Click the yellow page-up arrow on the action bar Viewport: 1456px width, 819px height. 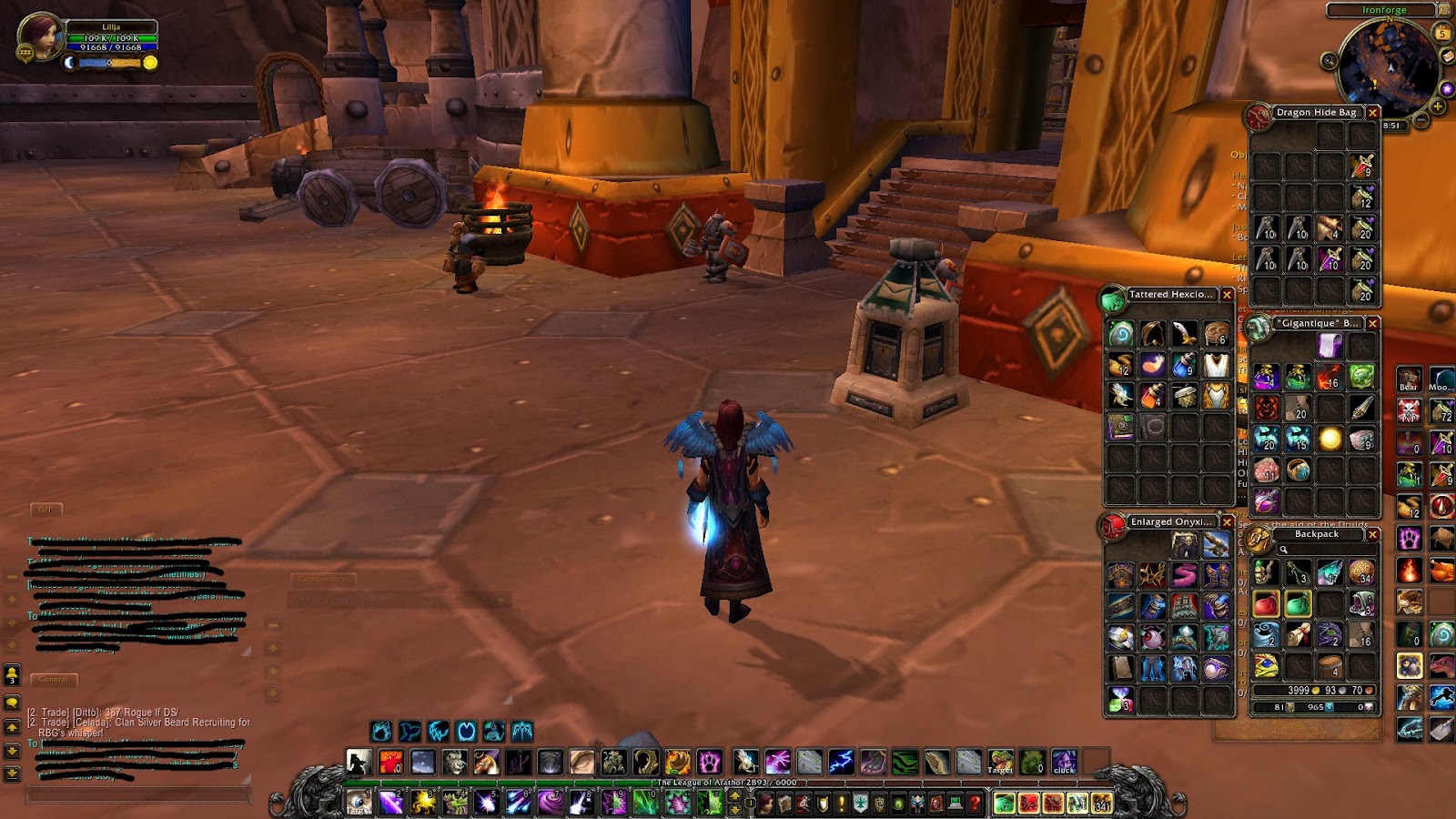[734, 796]
